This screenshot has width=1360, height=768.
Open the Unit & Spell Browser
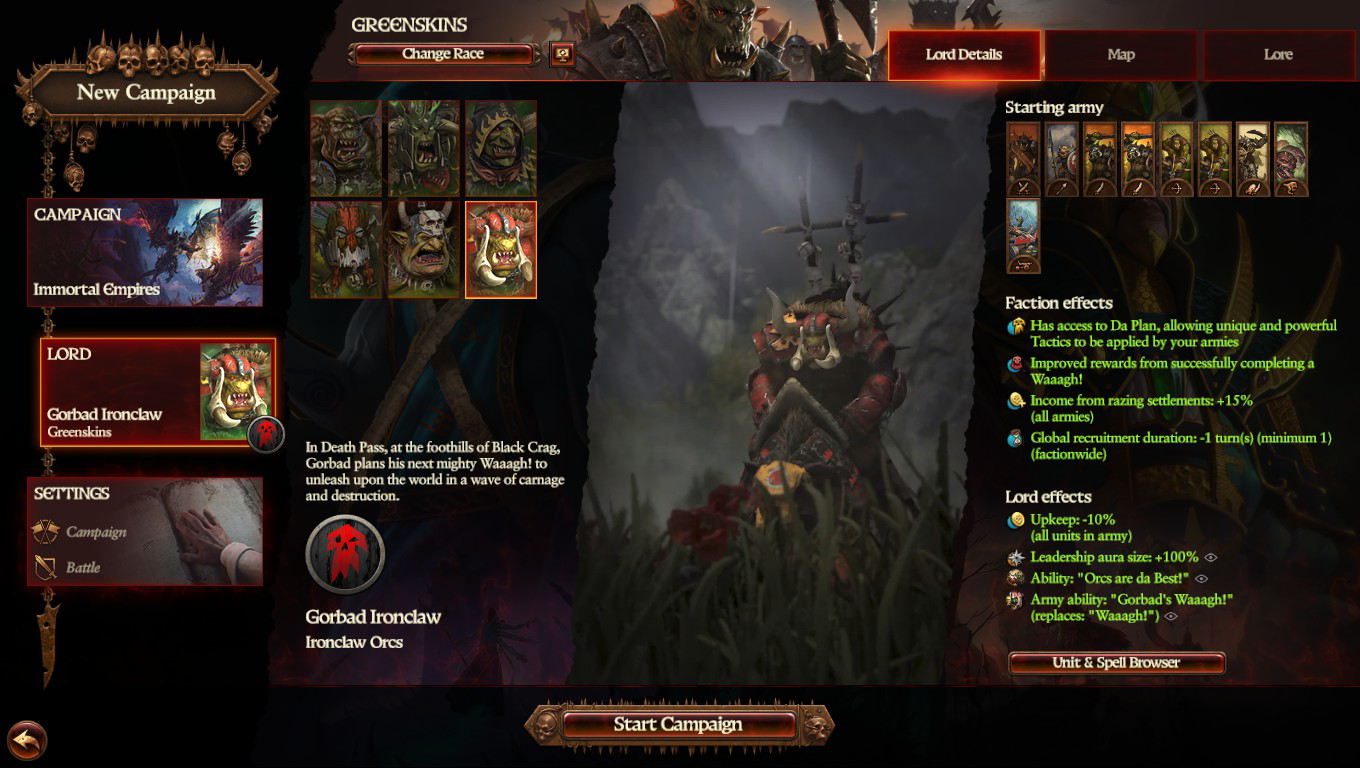tap(1119, 662)
